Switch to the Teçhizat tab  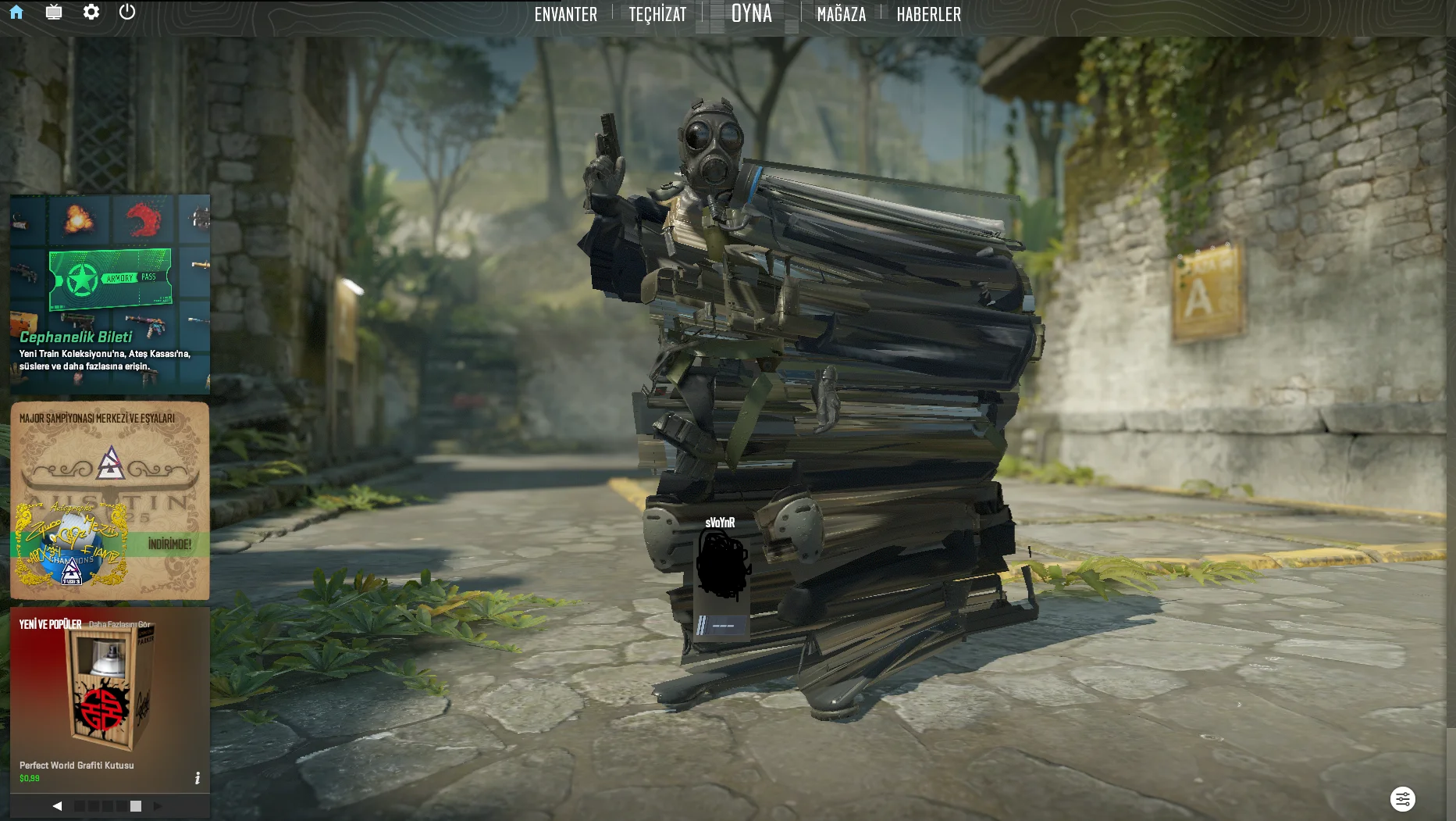tap(657, 14)
